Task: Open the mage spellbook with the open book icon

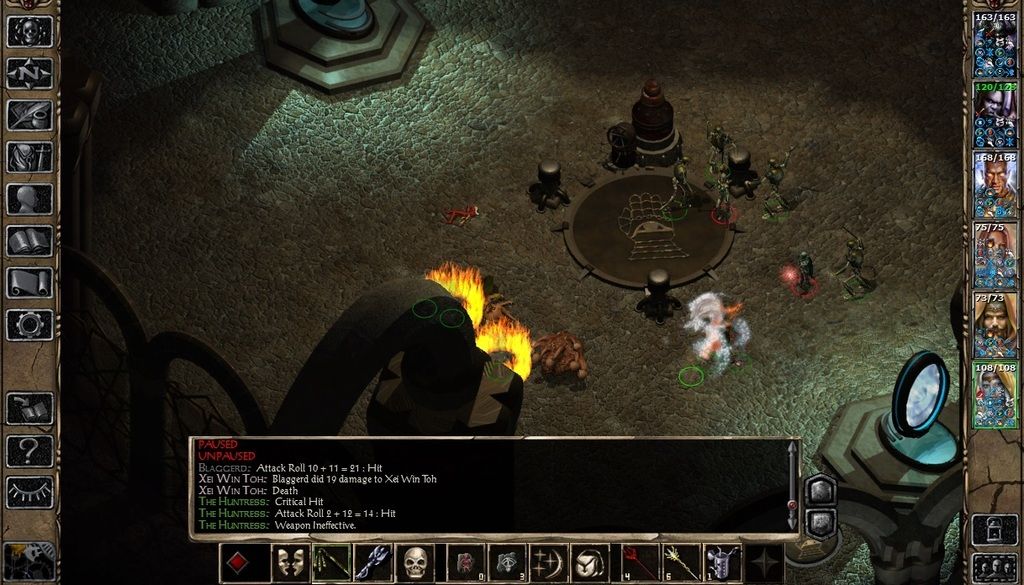Action: (29, 241)
